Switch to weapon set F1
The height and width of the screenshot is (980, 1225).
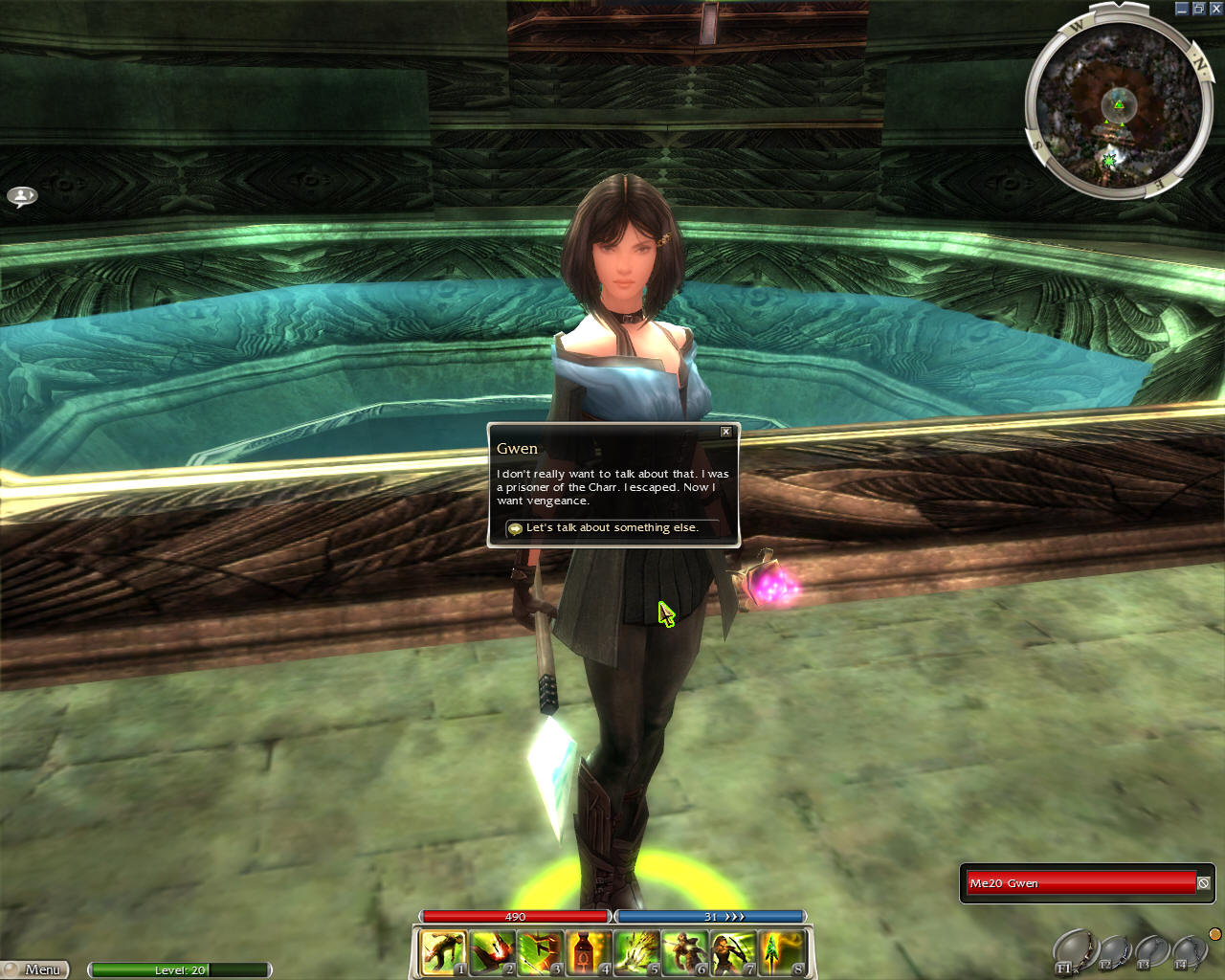point(1073,951)
